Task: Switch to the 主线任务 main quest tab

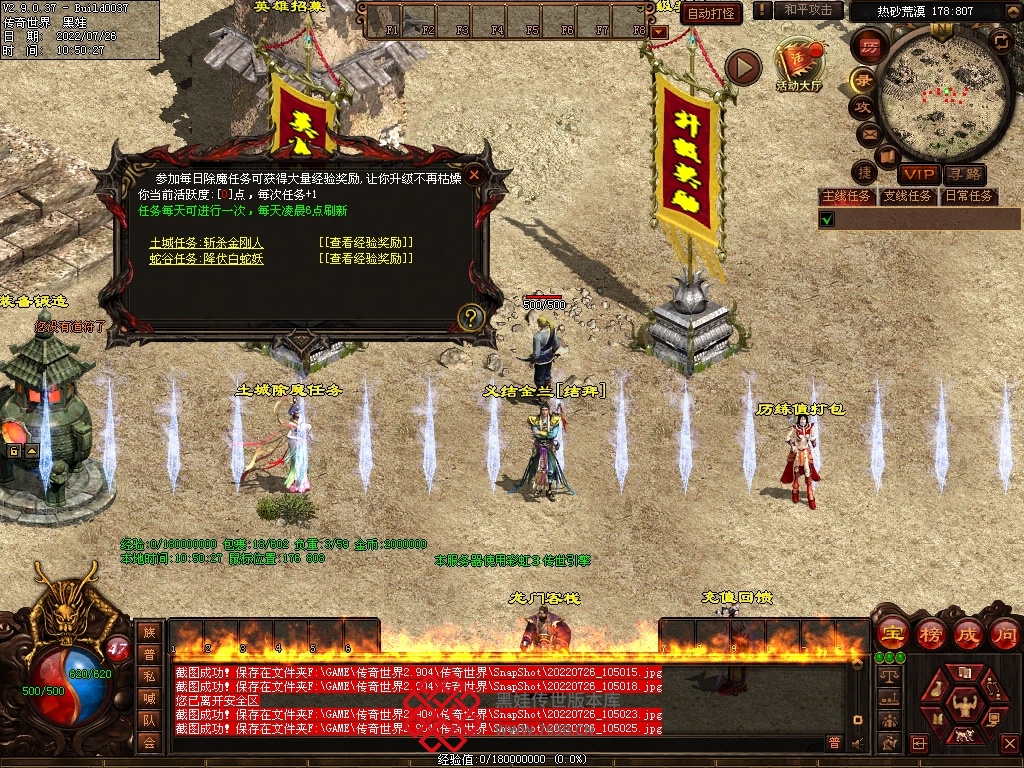Action: [x=846, y=196]
